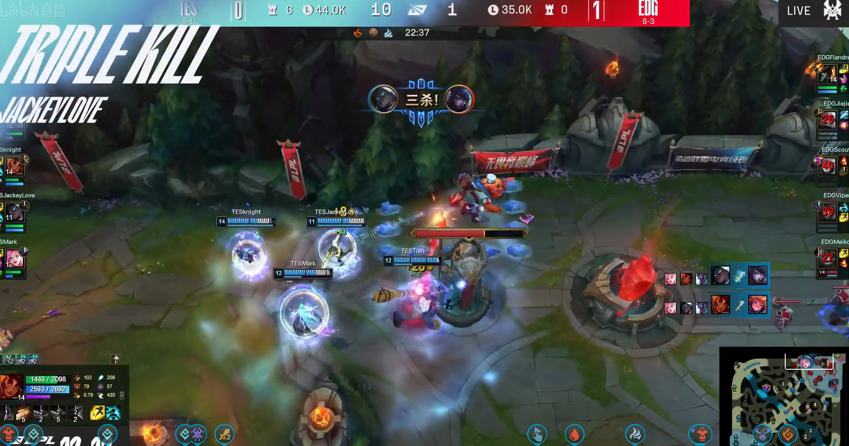849x446 pixels.
Task: Click the red armor objective timer icon
Action: coord(699,434)
